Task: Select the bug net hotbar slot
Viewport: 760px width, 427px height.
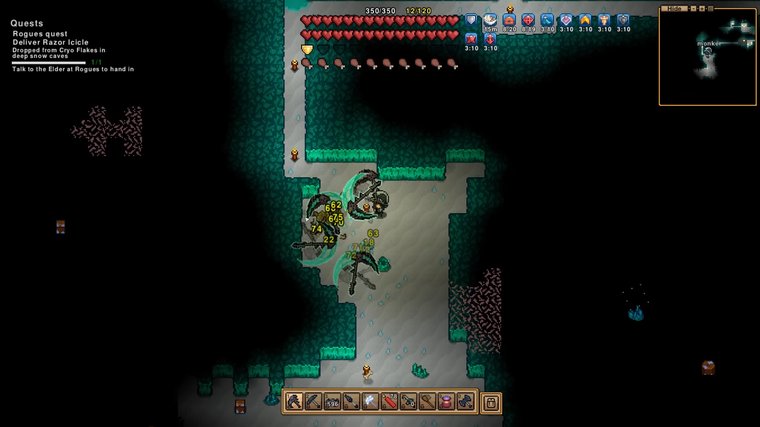Action: point(427,402)
